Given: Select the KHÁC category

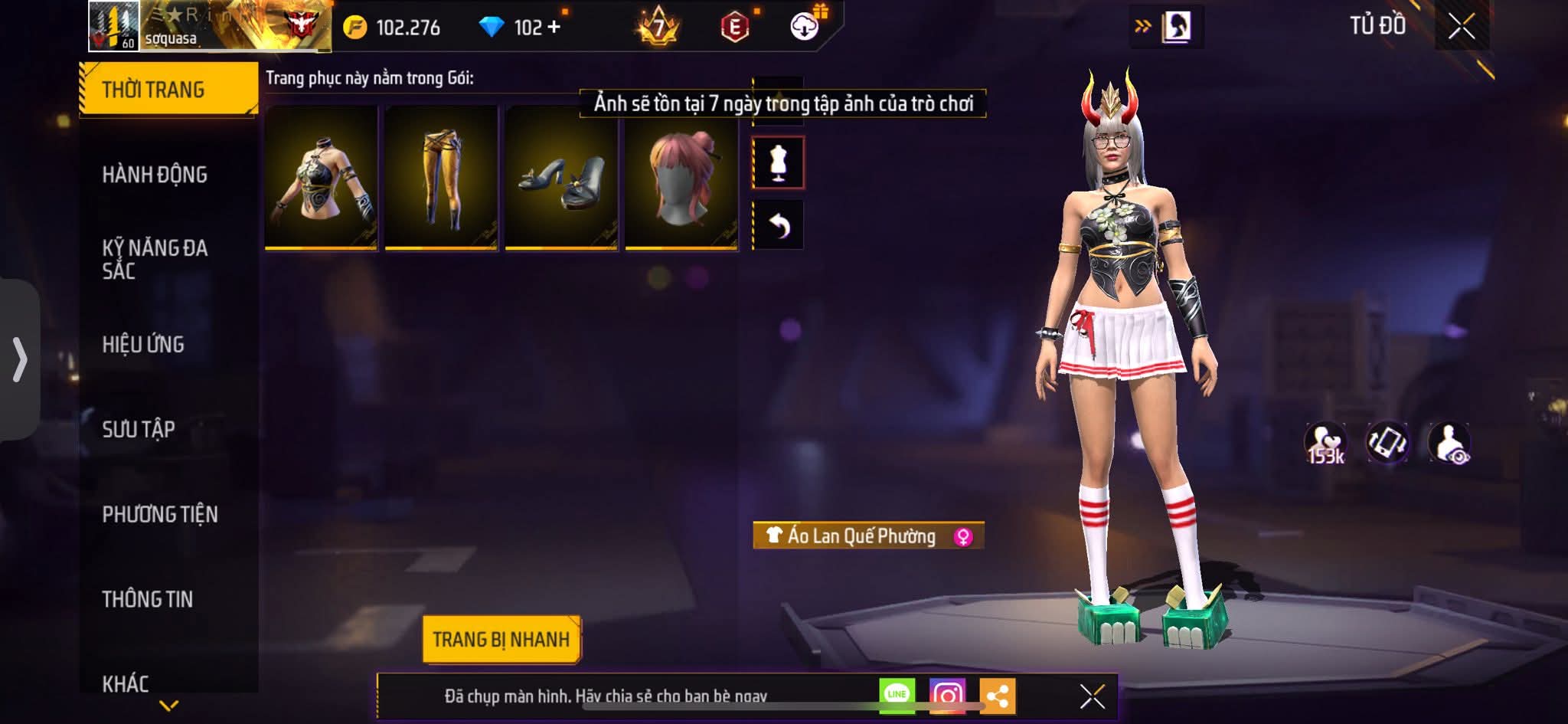Looking at the screenshot, I should (126, 683).
